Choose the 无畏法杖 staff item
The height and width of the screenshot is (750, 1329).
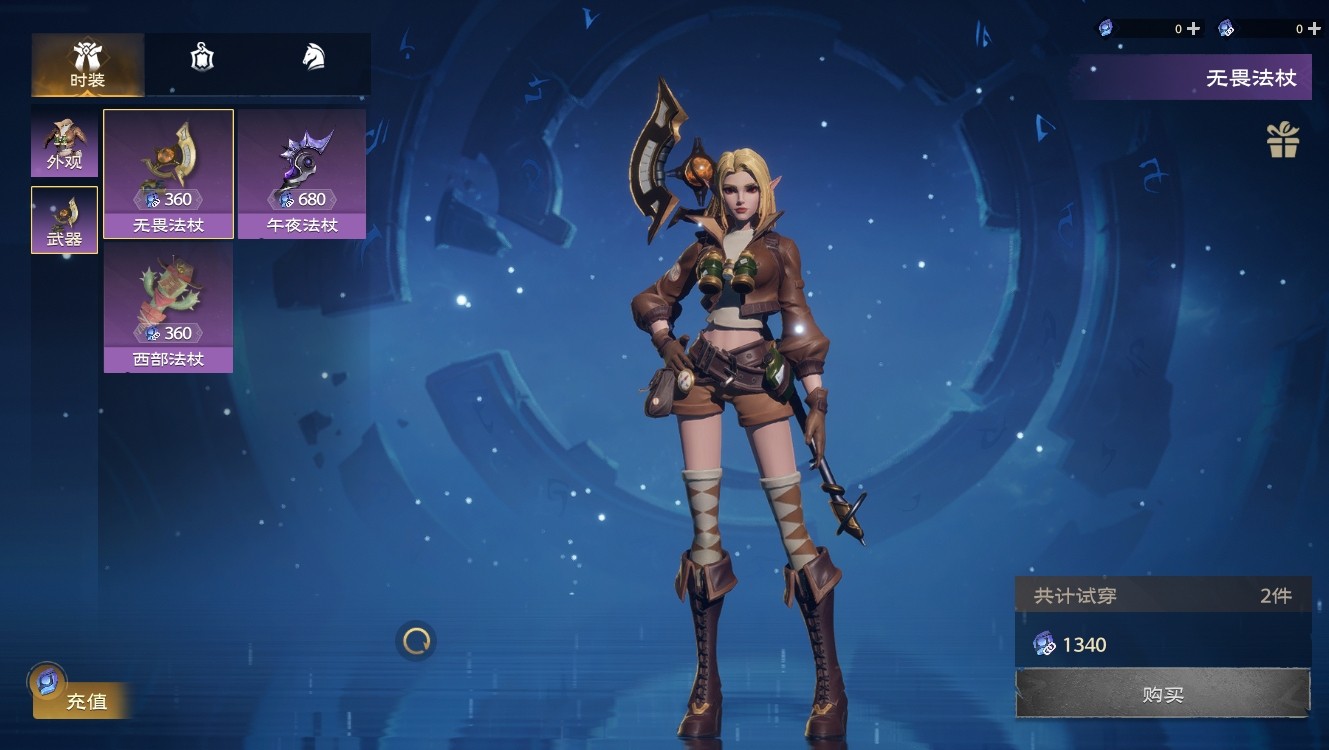[x=168, y=174]
